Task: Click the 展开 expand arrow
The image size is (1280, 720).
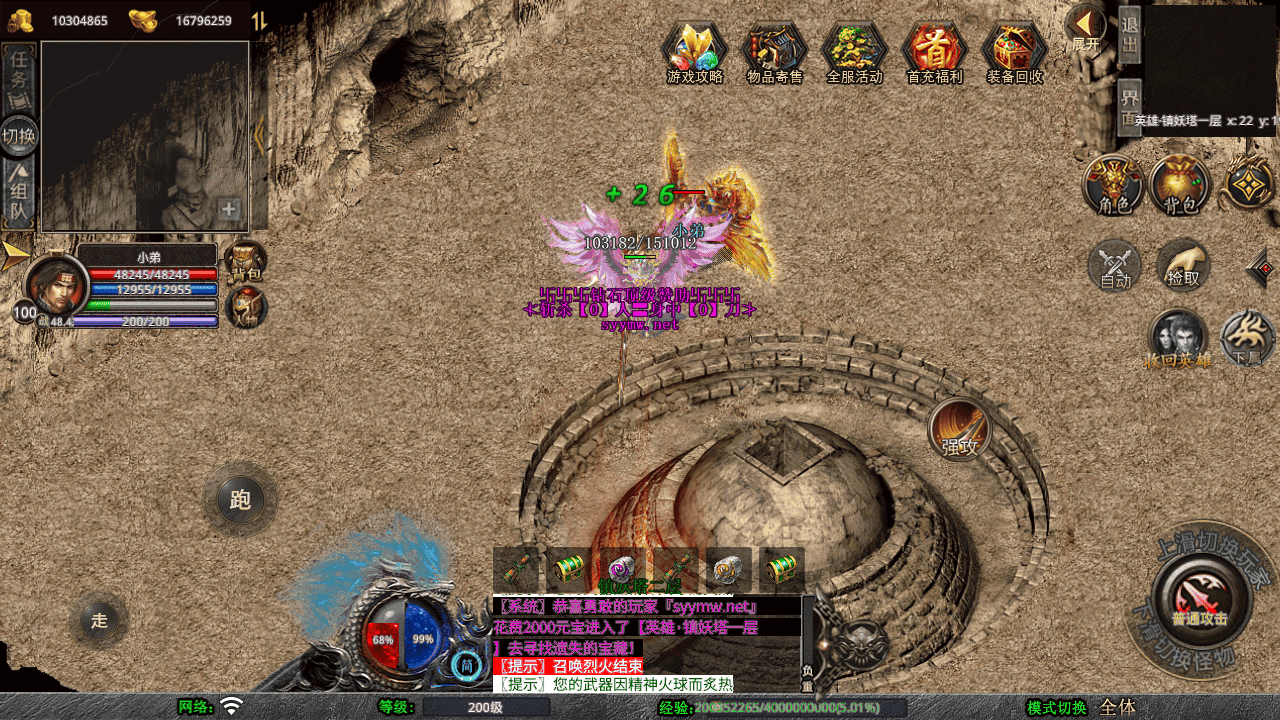Action: click(1085, 28)
